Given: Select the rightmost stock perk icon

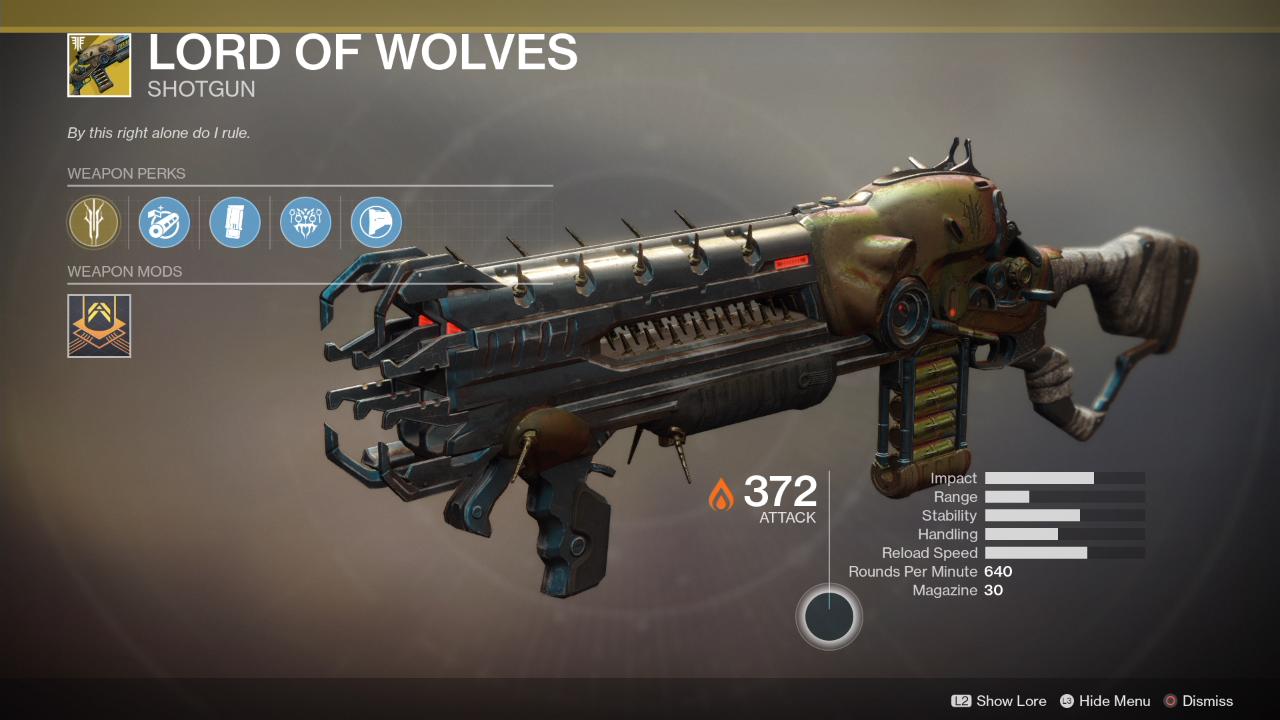Looking at the screenshot, I should pos(375,222).
